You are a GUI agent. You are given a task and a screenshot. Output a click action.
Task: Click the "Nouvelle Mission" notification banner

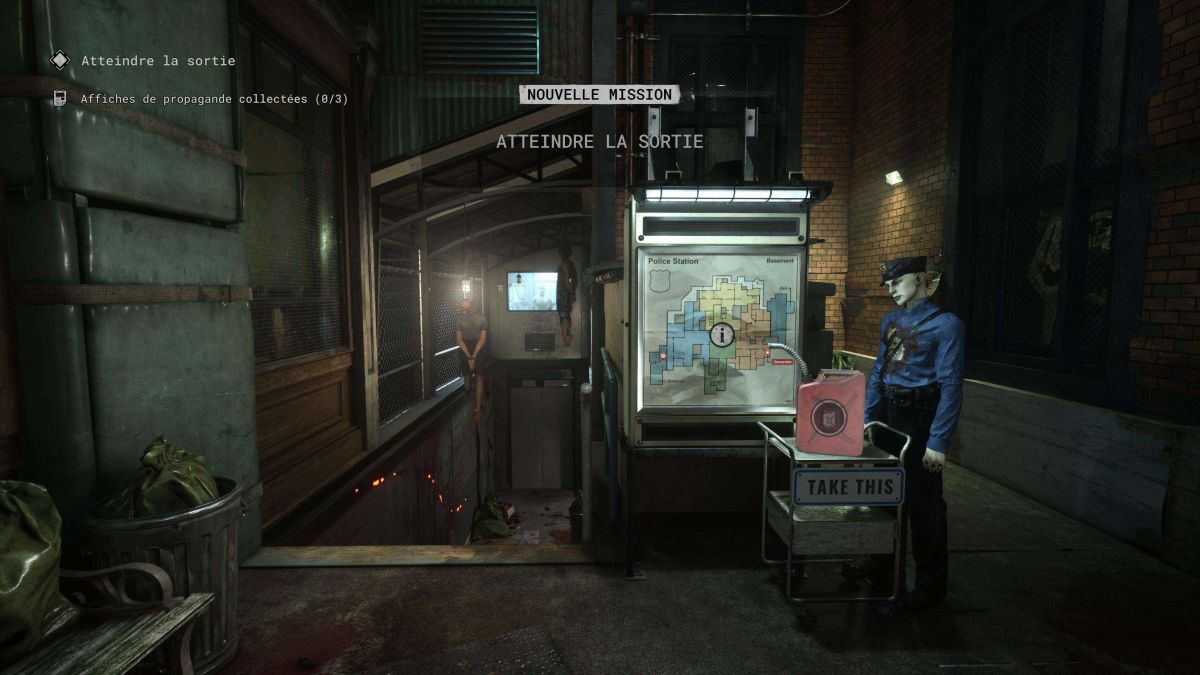tap(599, 94)
